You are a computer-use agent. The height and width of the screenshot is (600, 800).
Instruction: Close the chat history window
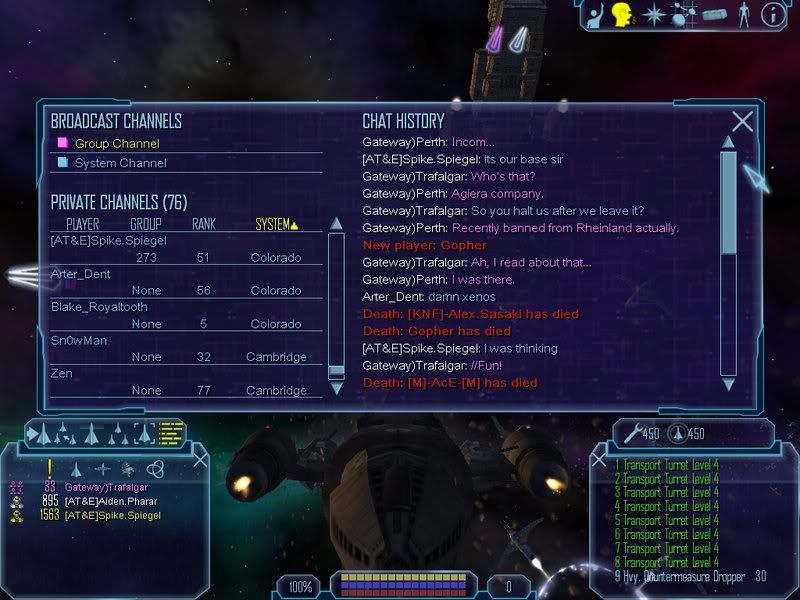point(742,122)
